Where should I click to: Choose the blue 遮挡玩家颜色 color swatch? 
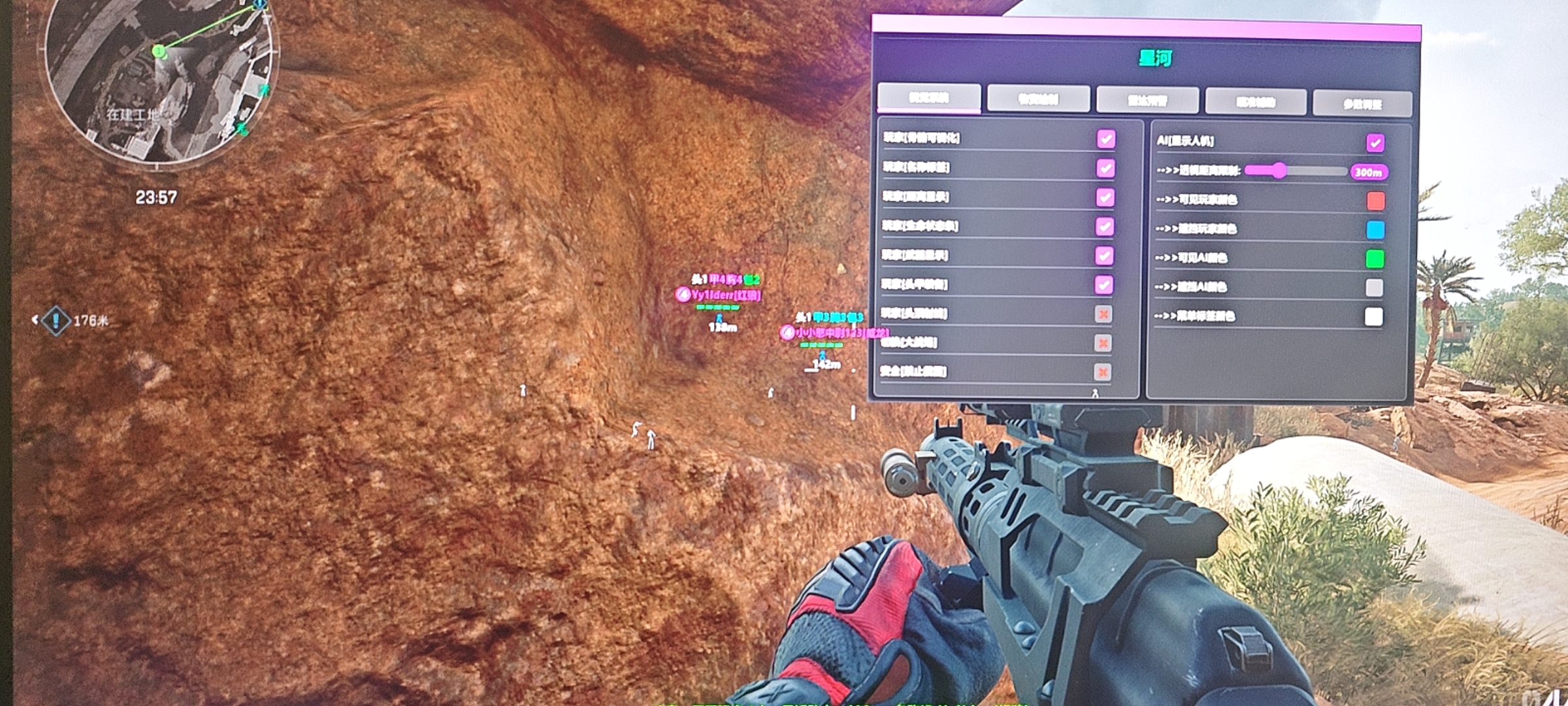coord(1375,229)
